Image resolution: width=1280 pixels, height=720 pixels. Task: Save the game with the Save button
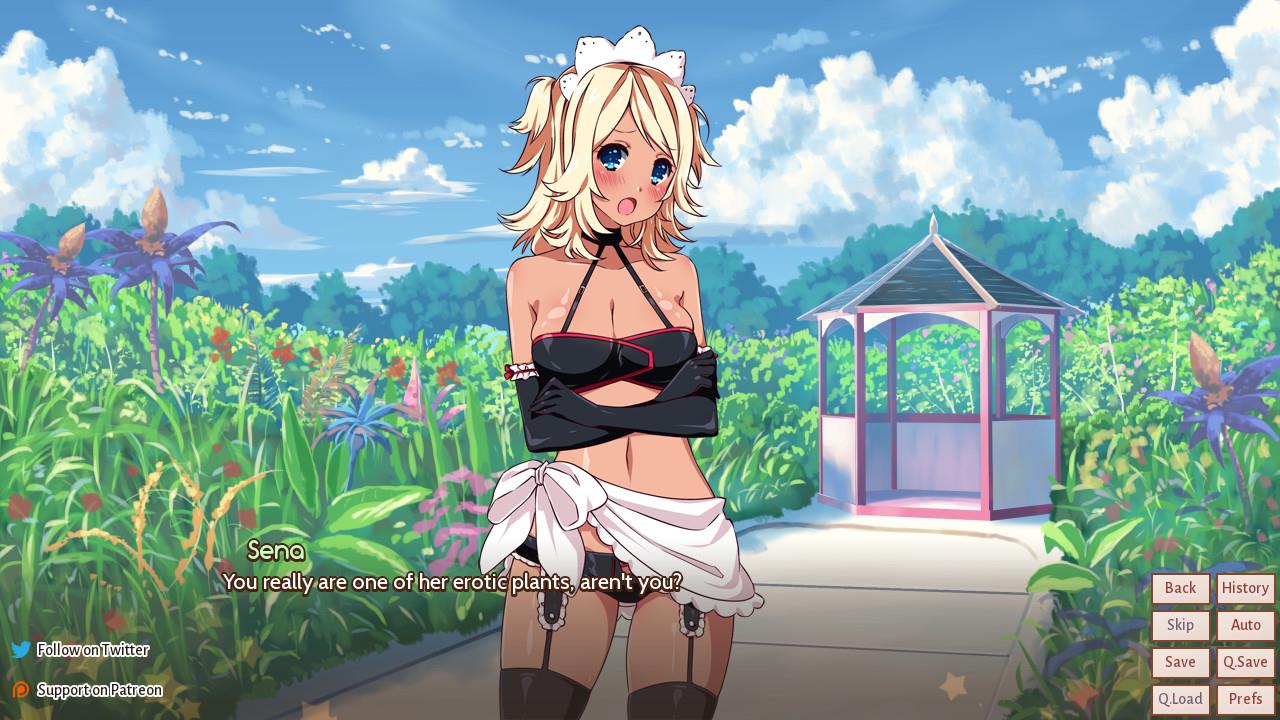click(1180, 662)
